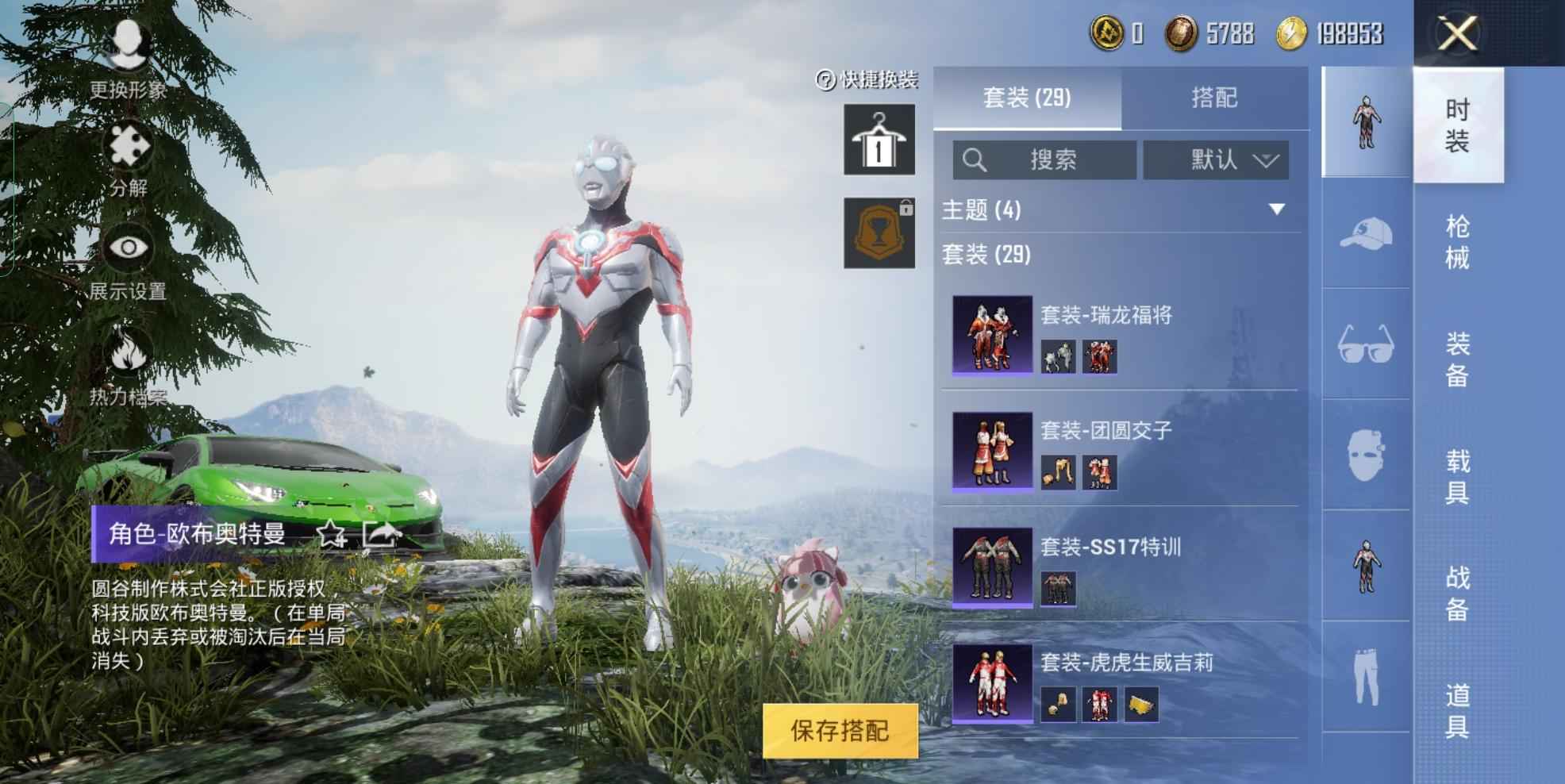The width and height of the screenshot is (1565, 784).
Task: Open the 分解 dismantle option
Action: pyautogui.click(x=129, y=160)
